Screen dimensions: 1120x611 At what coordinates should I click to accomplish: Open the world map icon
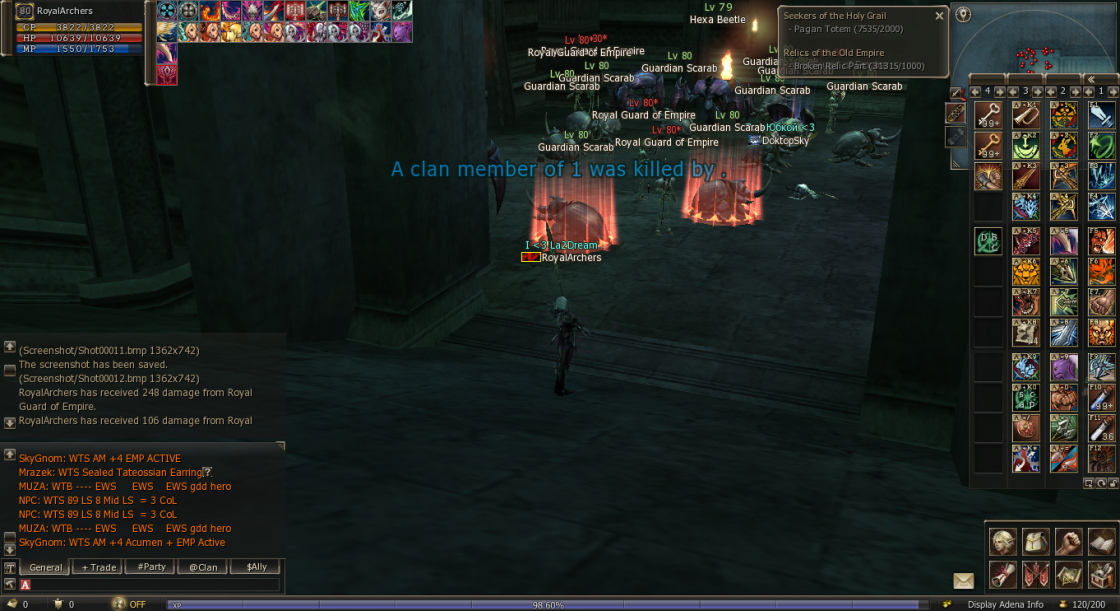[1069, 574]
